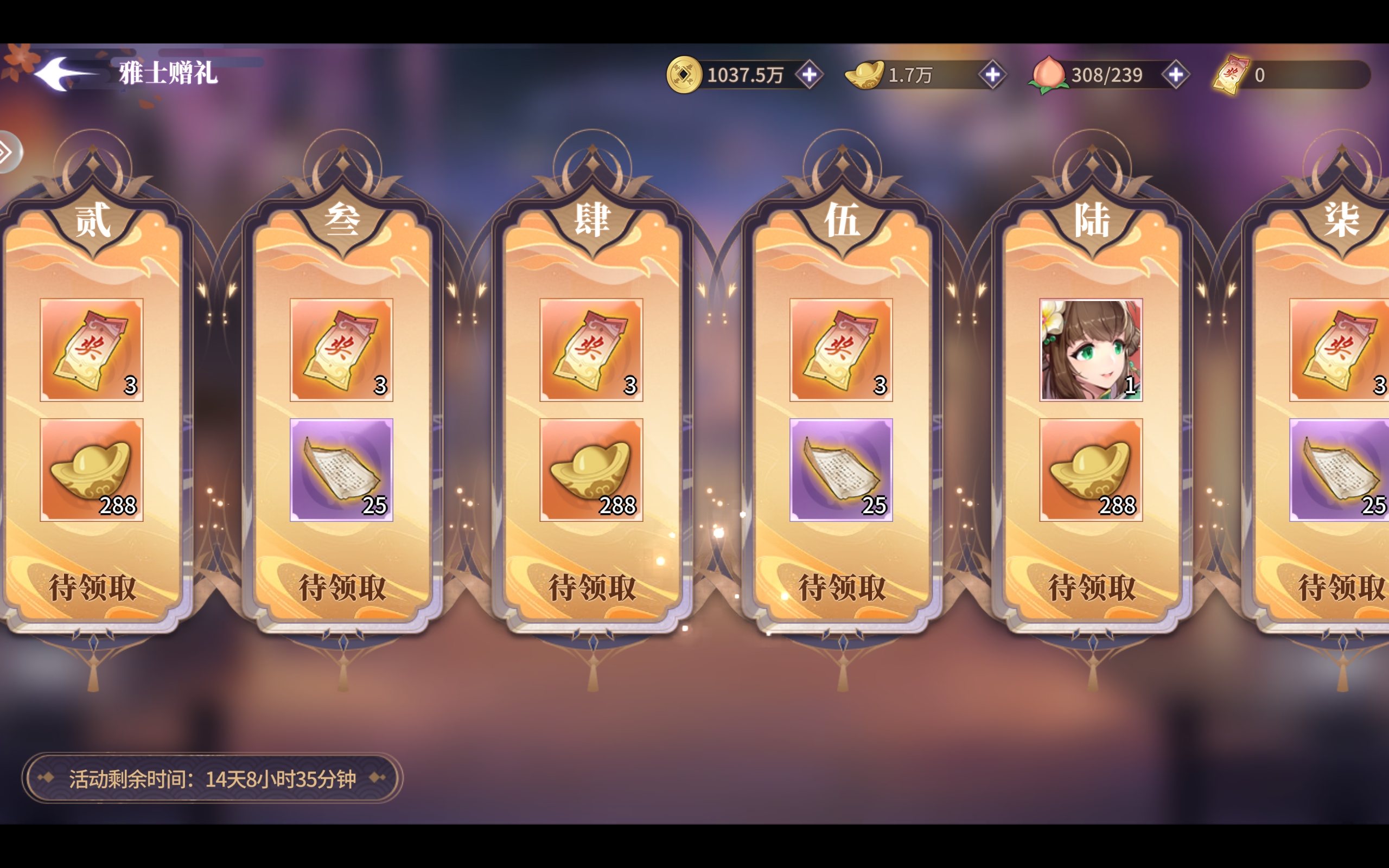Claim the day 叁 reward

coord(342,588)
